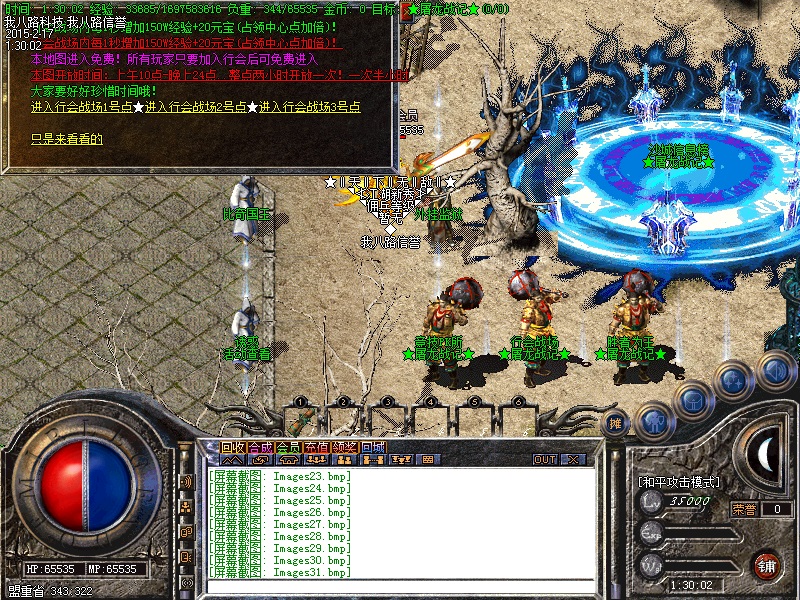This screenshot has height=600, width=800.
Task: Switch to the 合成 (synthesis) tab
Action: click(260, 447)
